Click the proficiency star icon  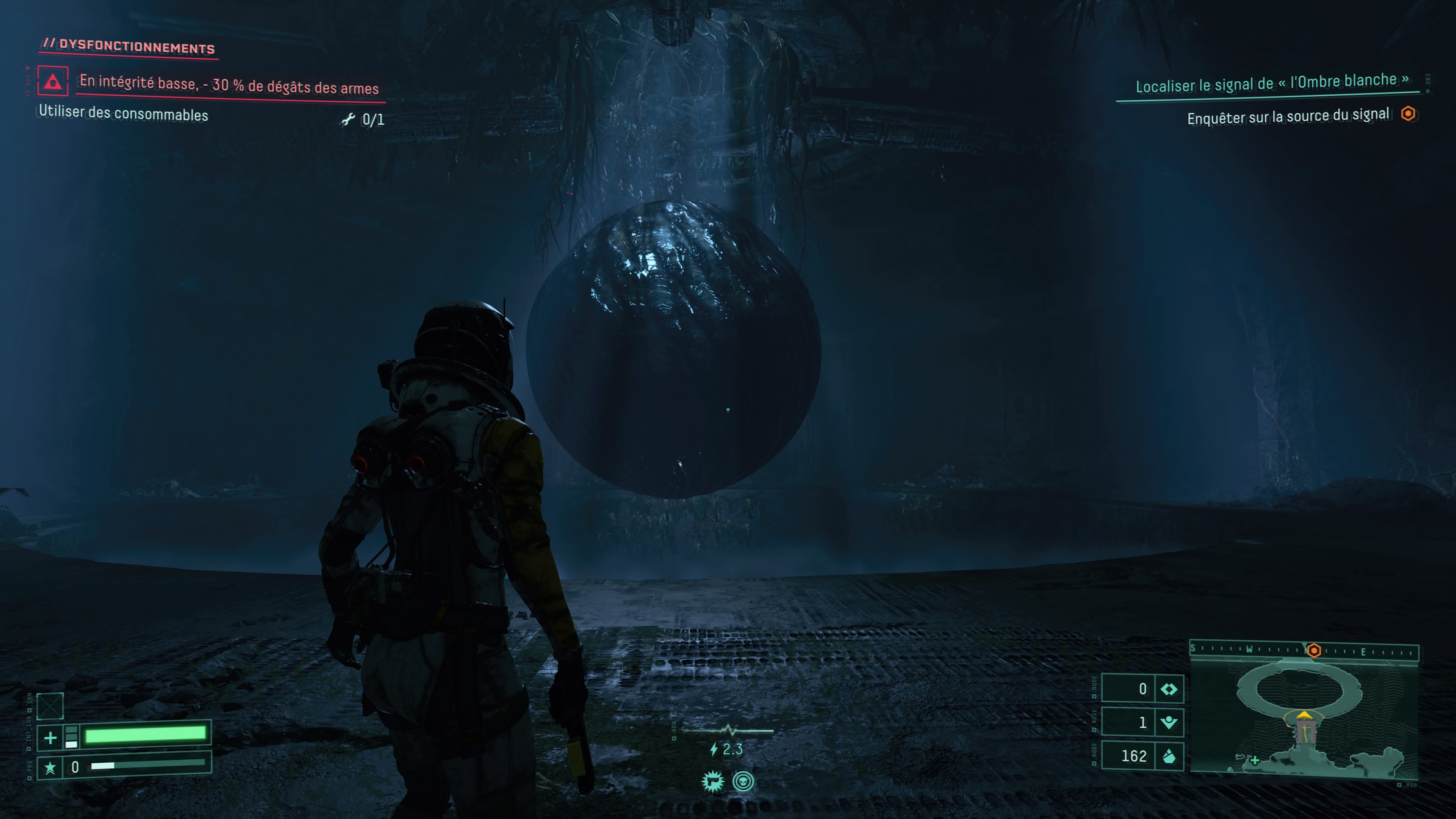pos(50,767)
